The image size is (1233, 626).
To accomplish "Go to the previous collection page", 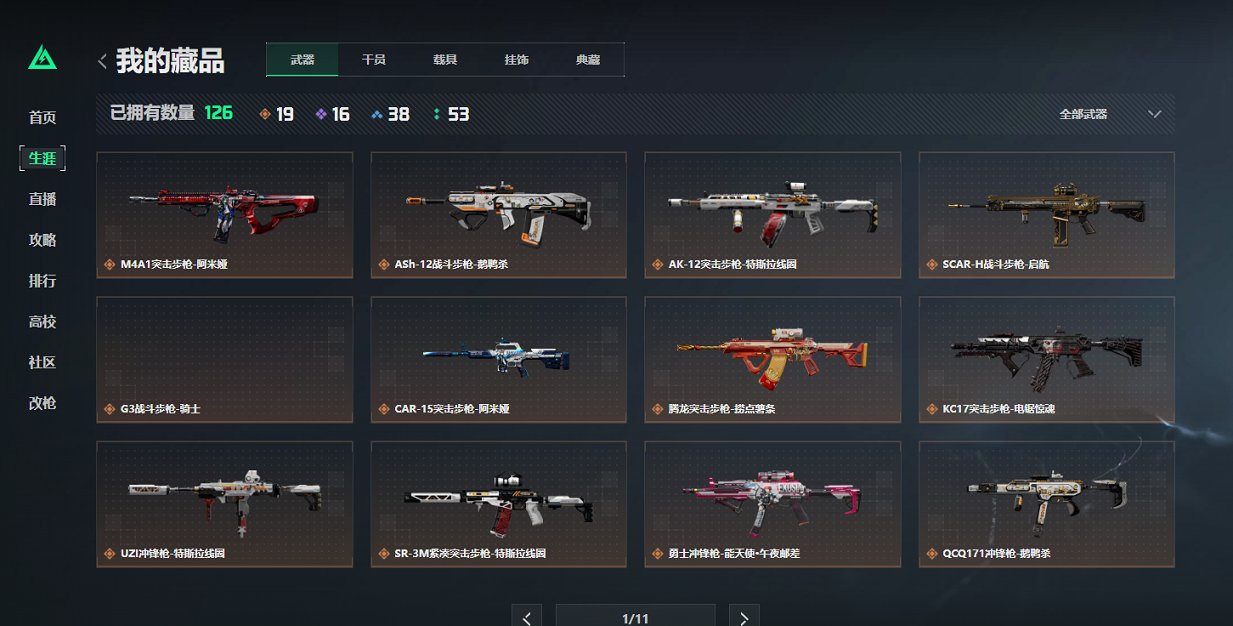I will [526, 617].
